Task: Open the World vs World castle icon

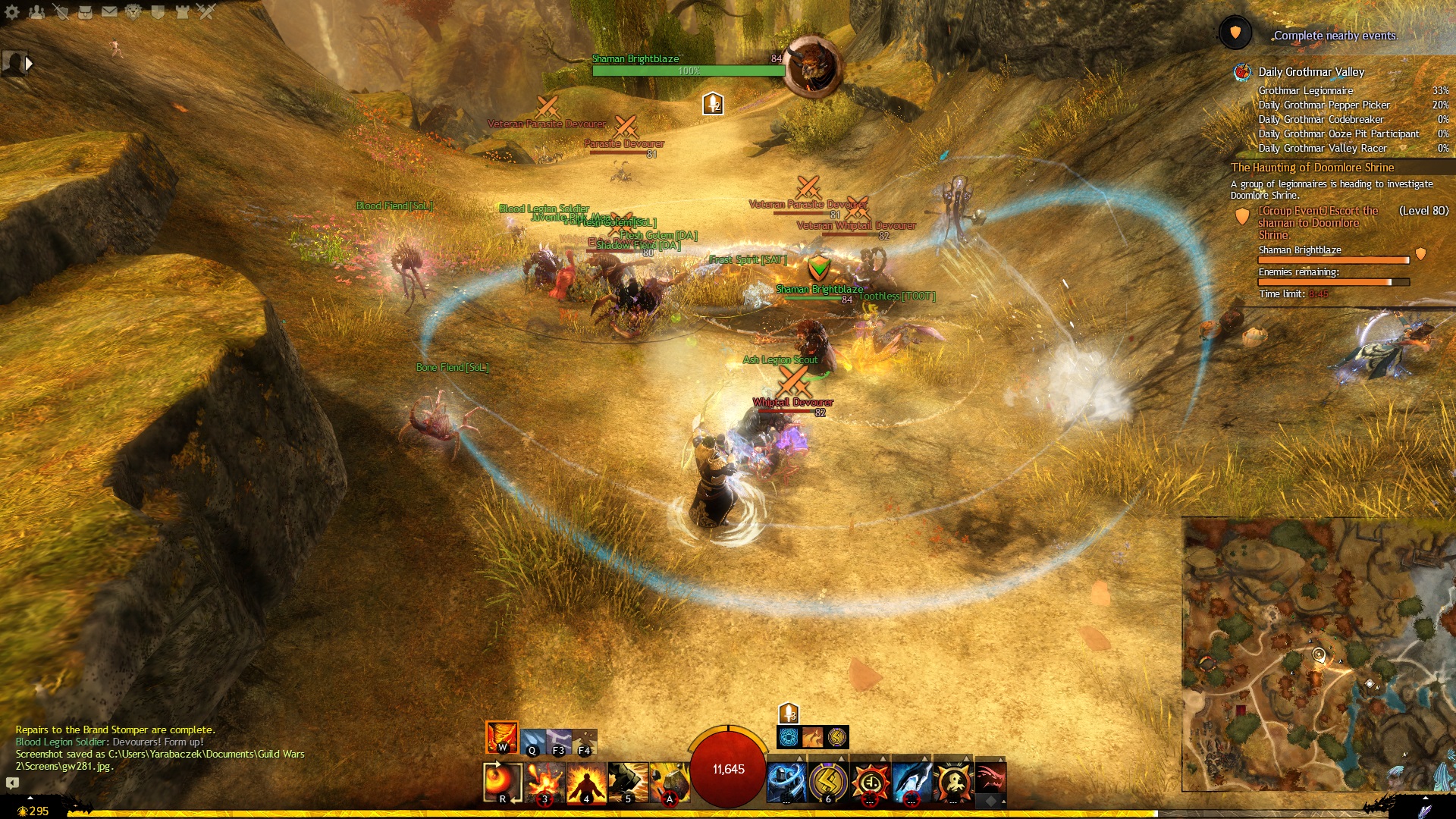Action: 182,11
